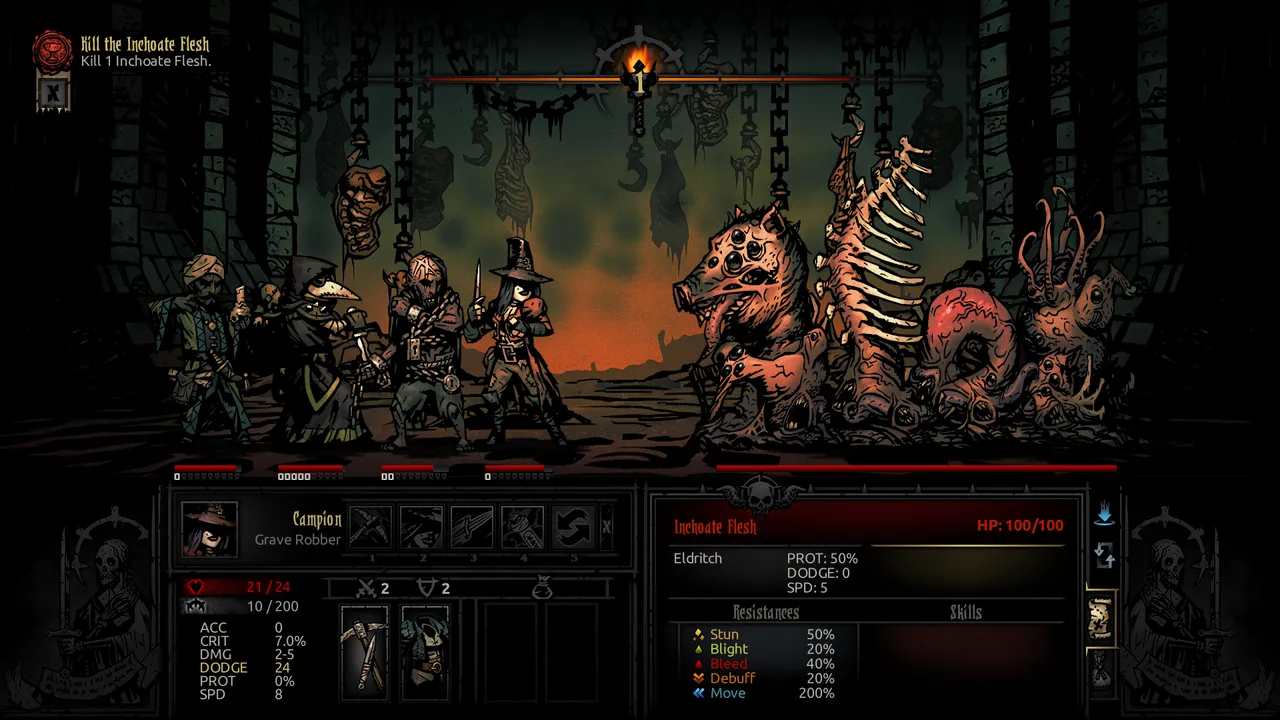Viewport: 1280px width, 720px height.
Task: Click the torch light meter at top
Action: click(x=639, y=75)
